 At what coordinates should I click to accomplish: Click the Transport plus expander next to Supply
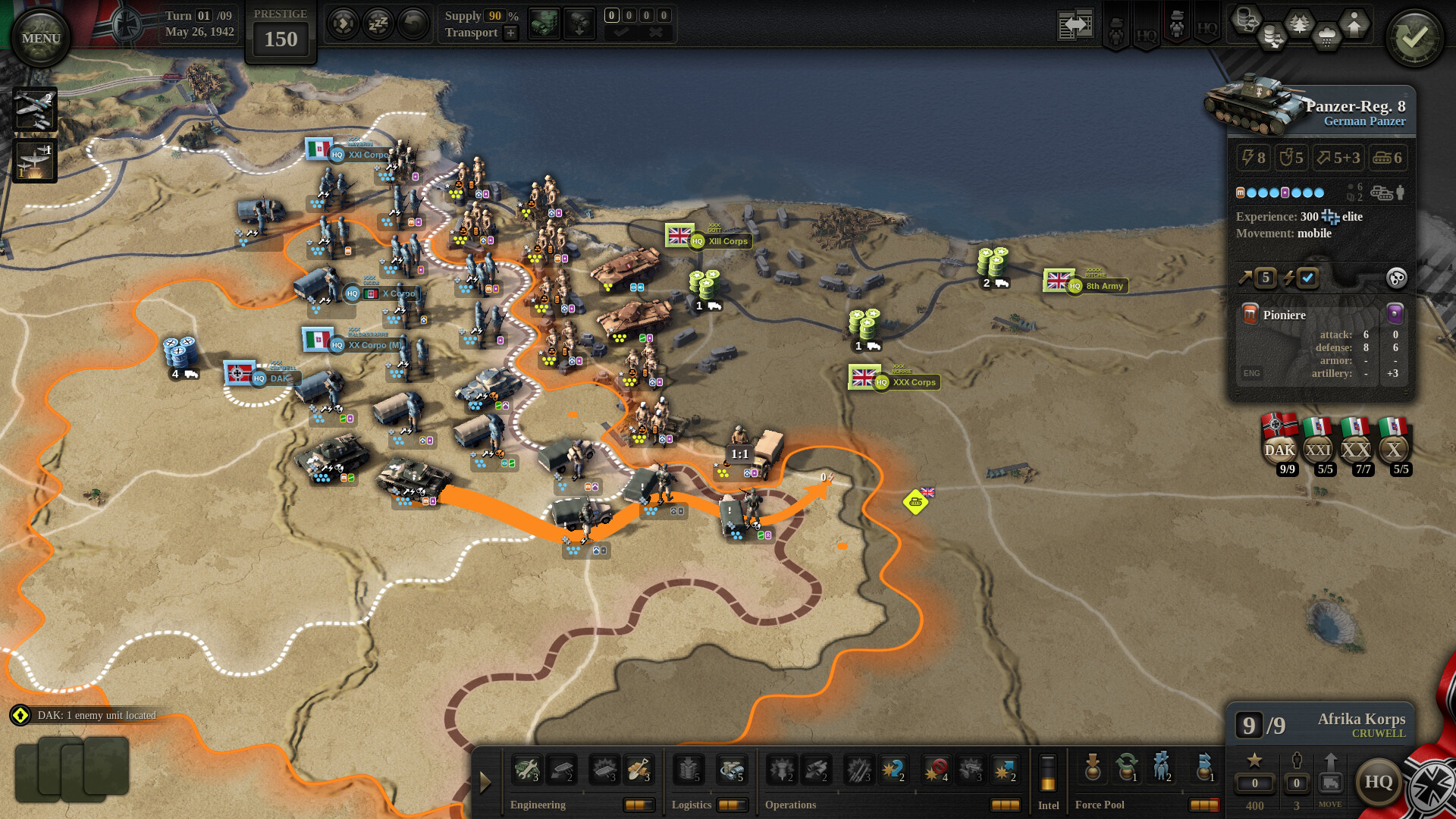(510, 33)
